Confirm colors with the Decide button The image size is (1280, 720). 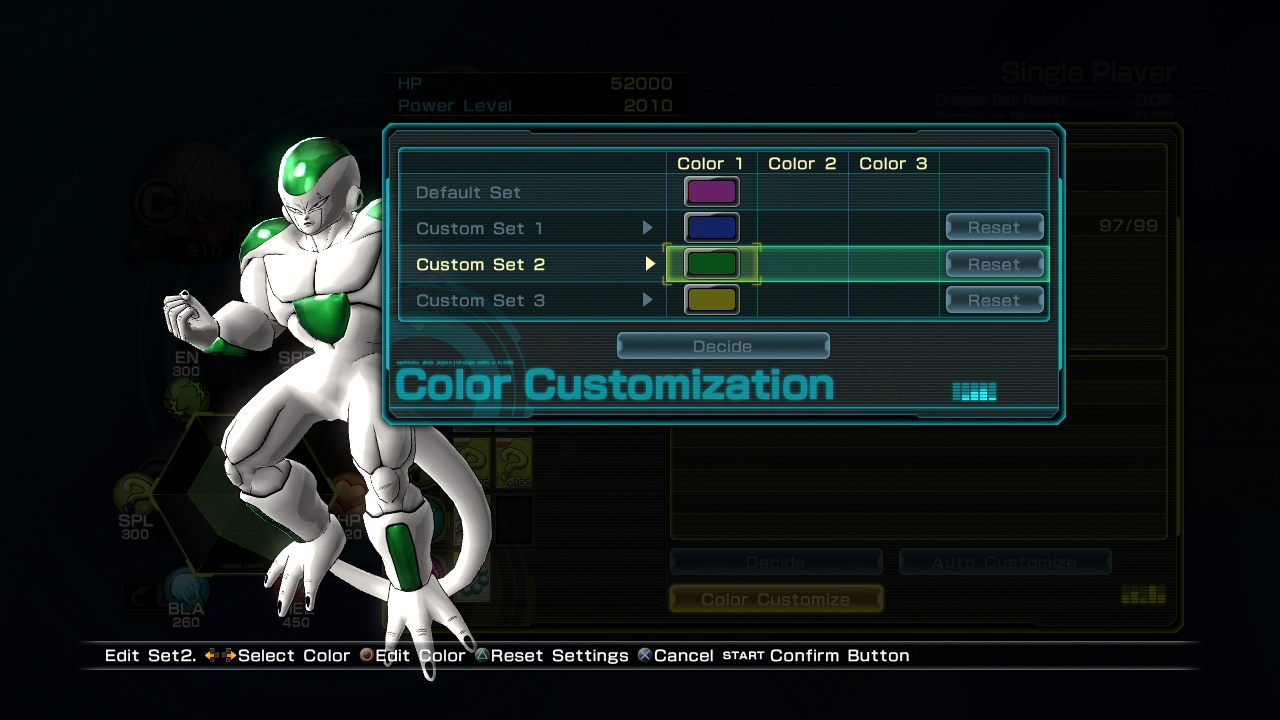[x=722, y=346]
